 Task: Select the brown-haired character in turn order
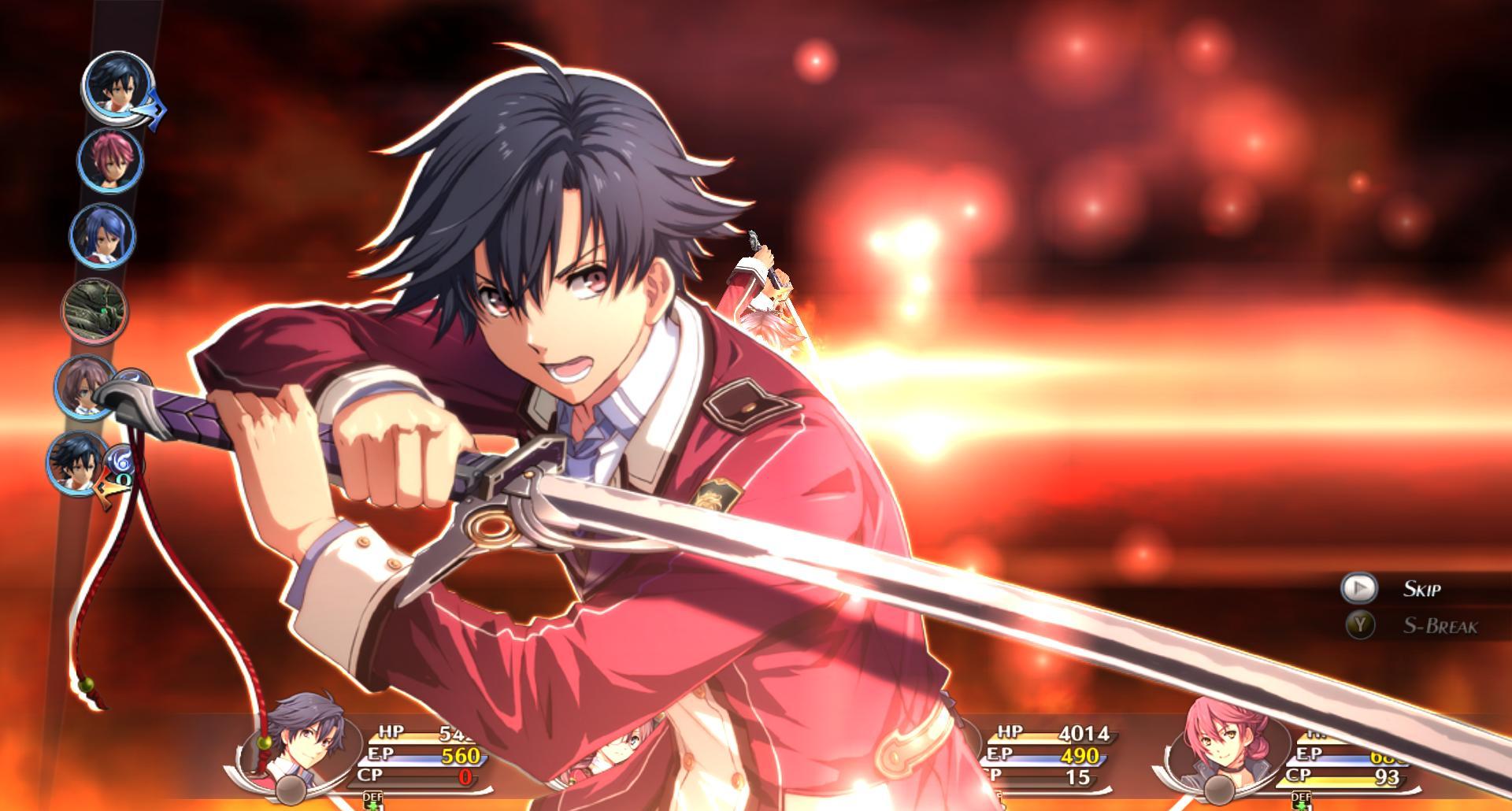pos(85,387)
